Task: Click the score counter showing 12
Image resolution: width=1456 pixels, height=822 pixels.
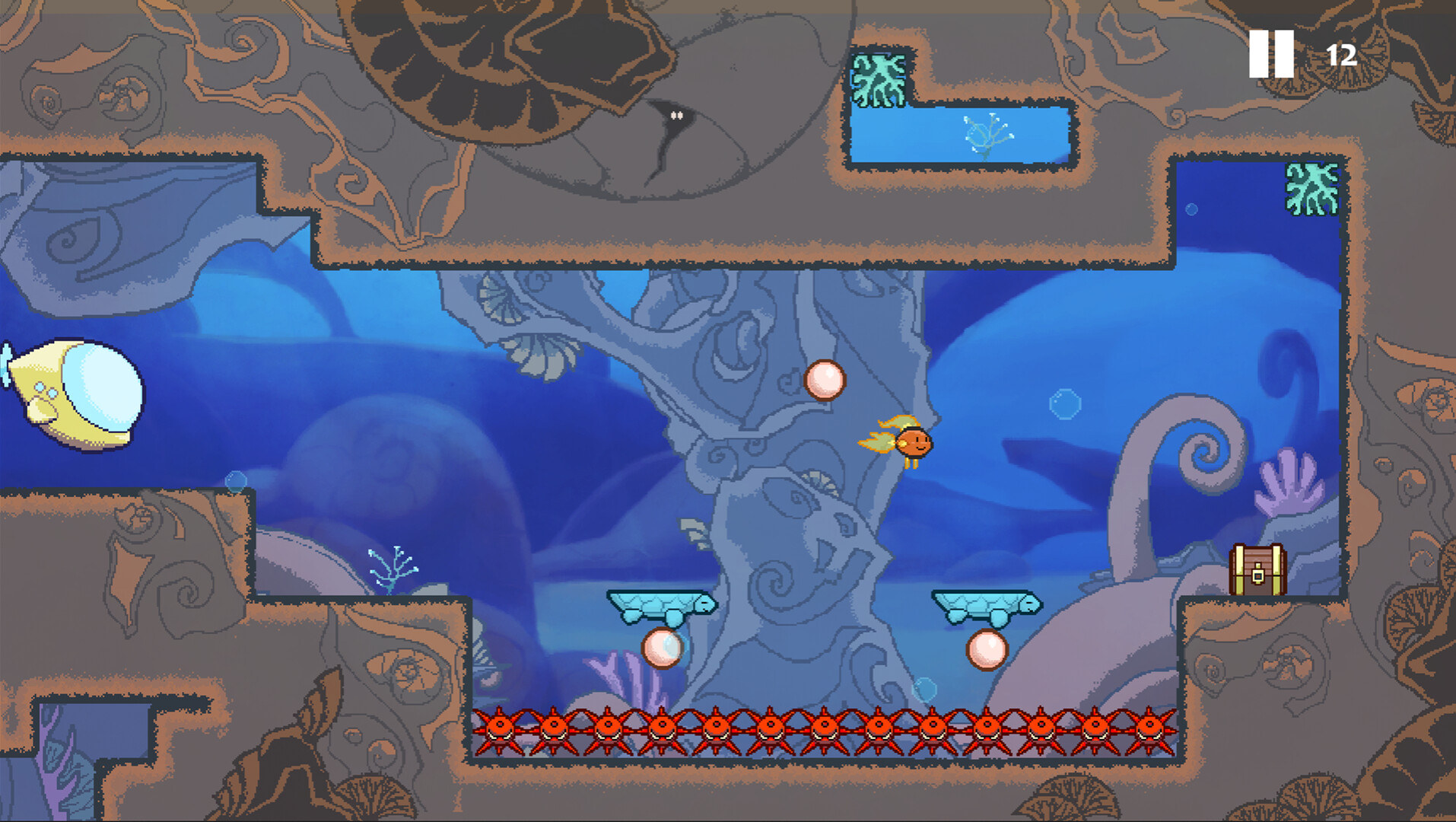Action: click(1341, 54)
